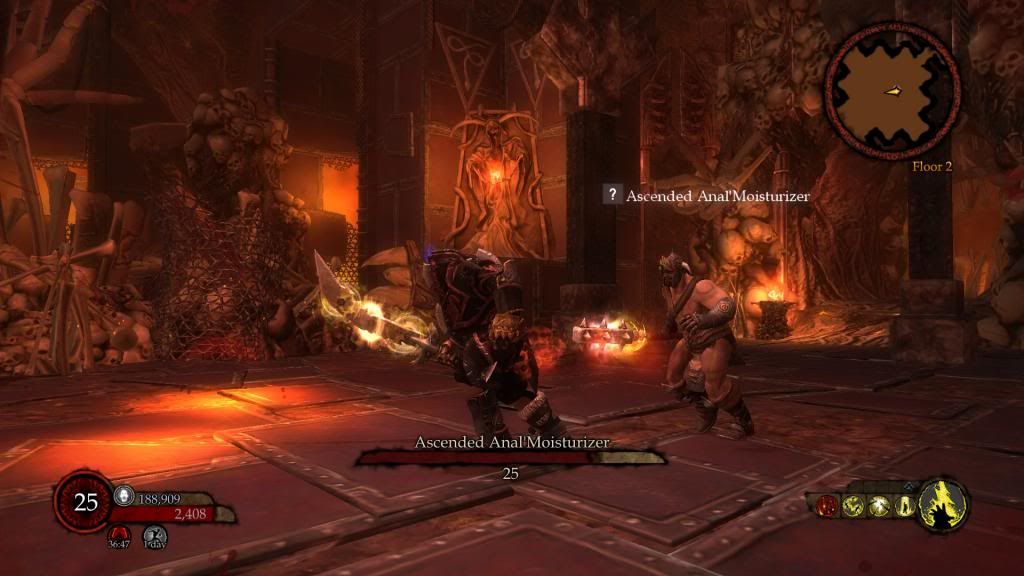This screenshot has width=1024, height=576.
Task: Select the yellow starburst ability icon
Action: coord(877,506)
